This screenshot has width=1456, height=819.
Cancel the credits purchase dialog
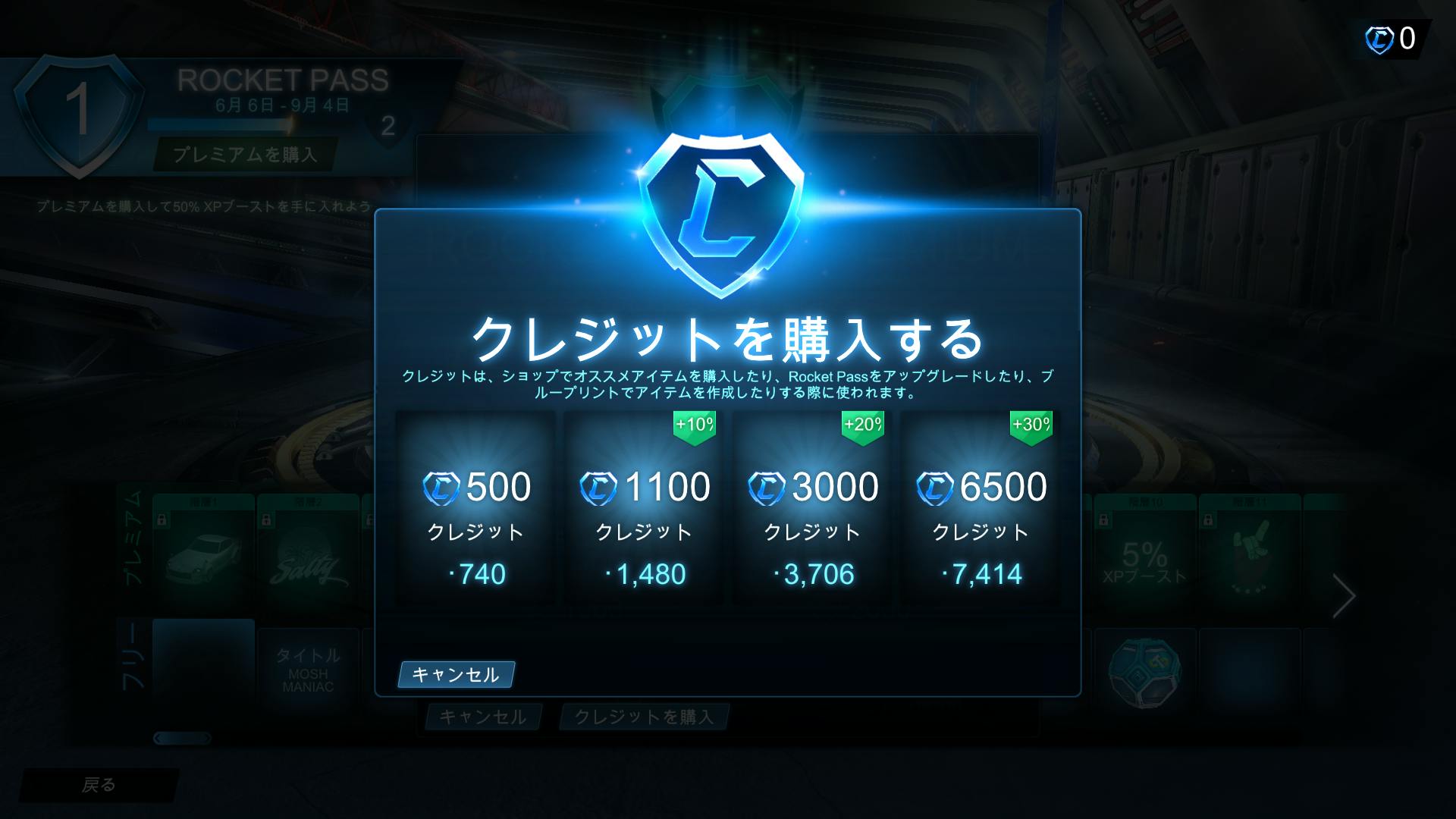point(455,673)
